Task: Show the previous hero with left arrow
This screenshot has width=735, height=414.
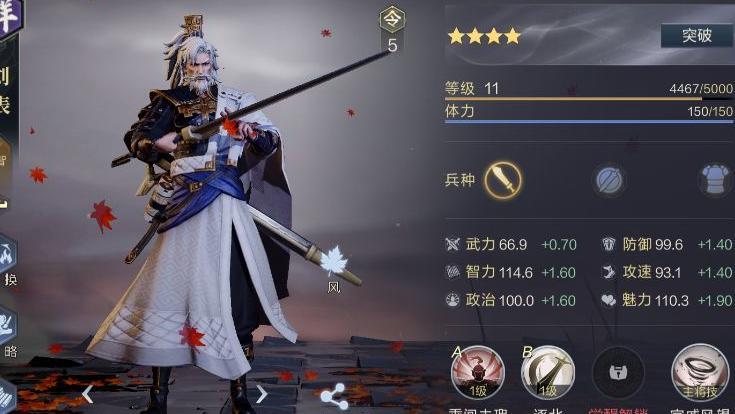Action: (x=88, y=394)
